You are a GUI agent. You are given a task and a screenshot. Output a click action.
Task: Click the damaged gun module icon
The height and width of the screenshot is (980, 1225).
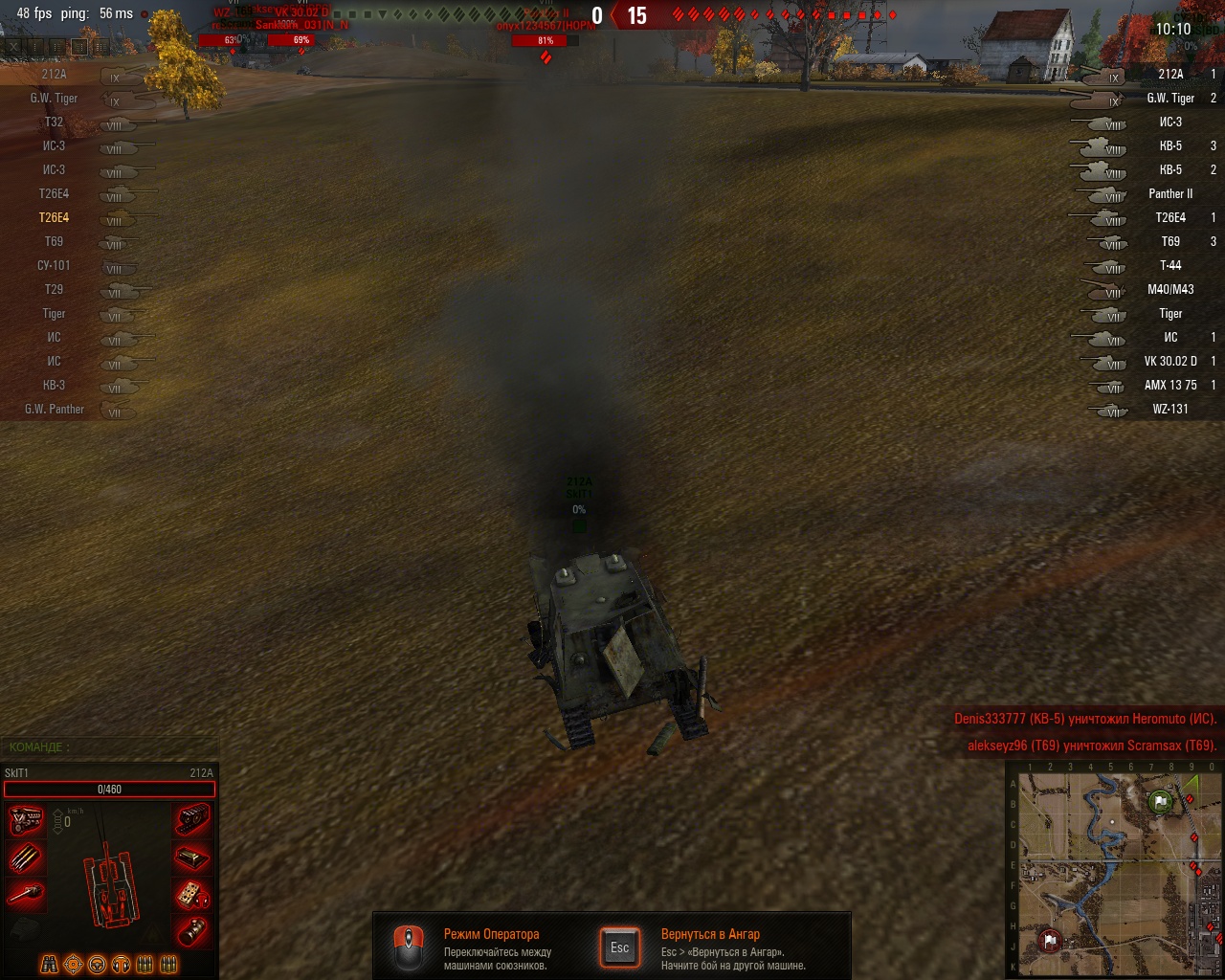(26, 895)
